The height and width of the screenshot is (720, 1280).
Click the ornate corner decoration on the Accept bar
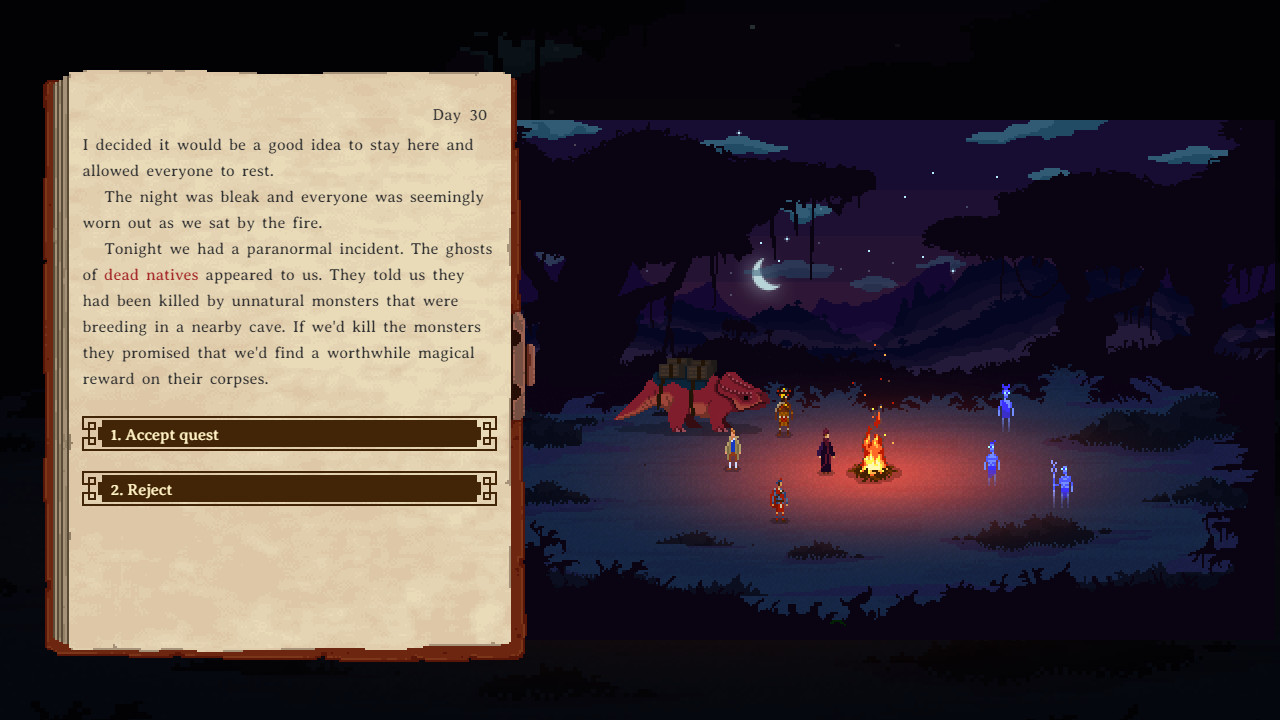92,434
